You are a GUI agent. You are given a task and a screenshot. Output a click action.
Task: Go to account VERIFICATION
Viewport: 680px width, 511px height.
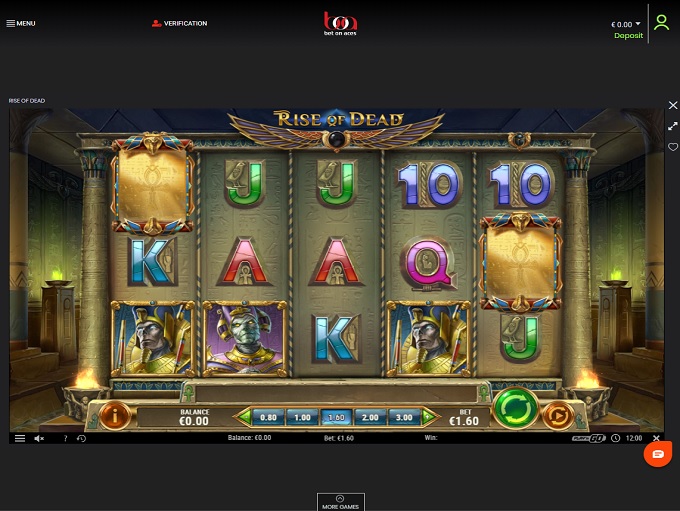pos(180,23)
